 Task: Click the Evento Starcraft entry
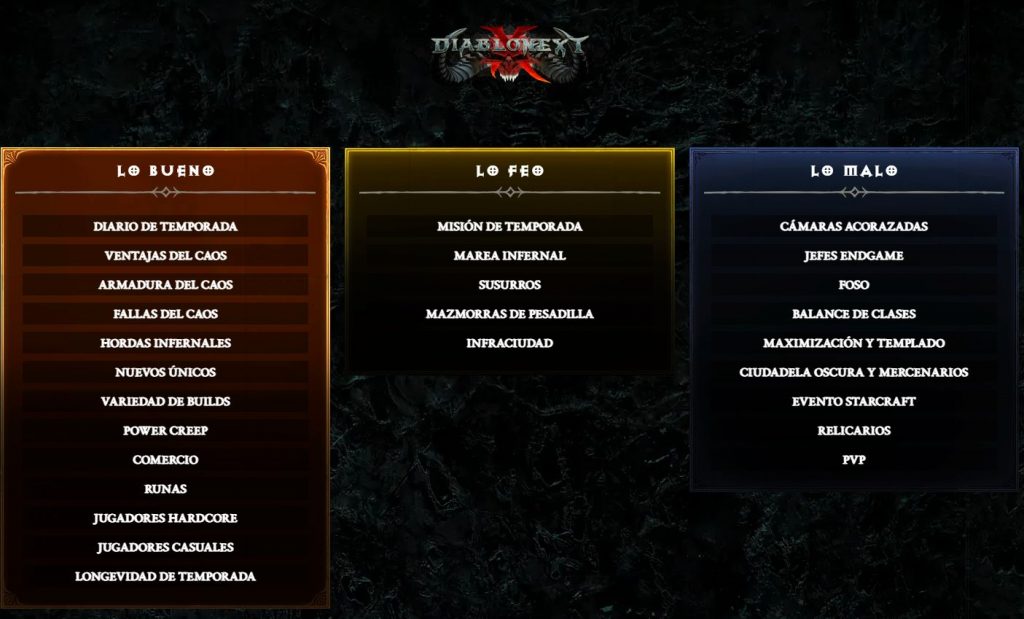point(853,402)
